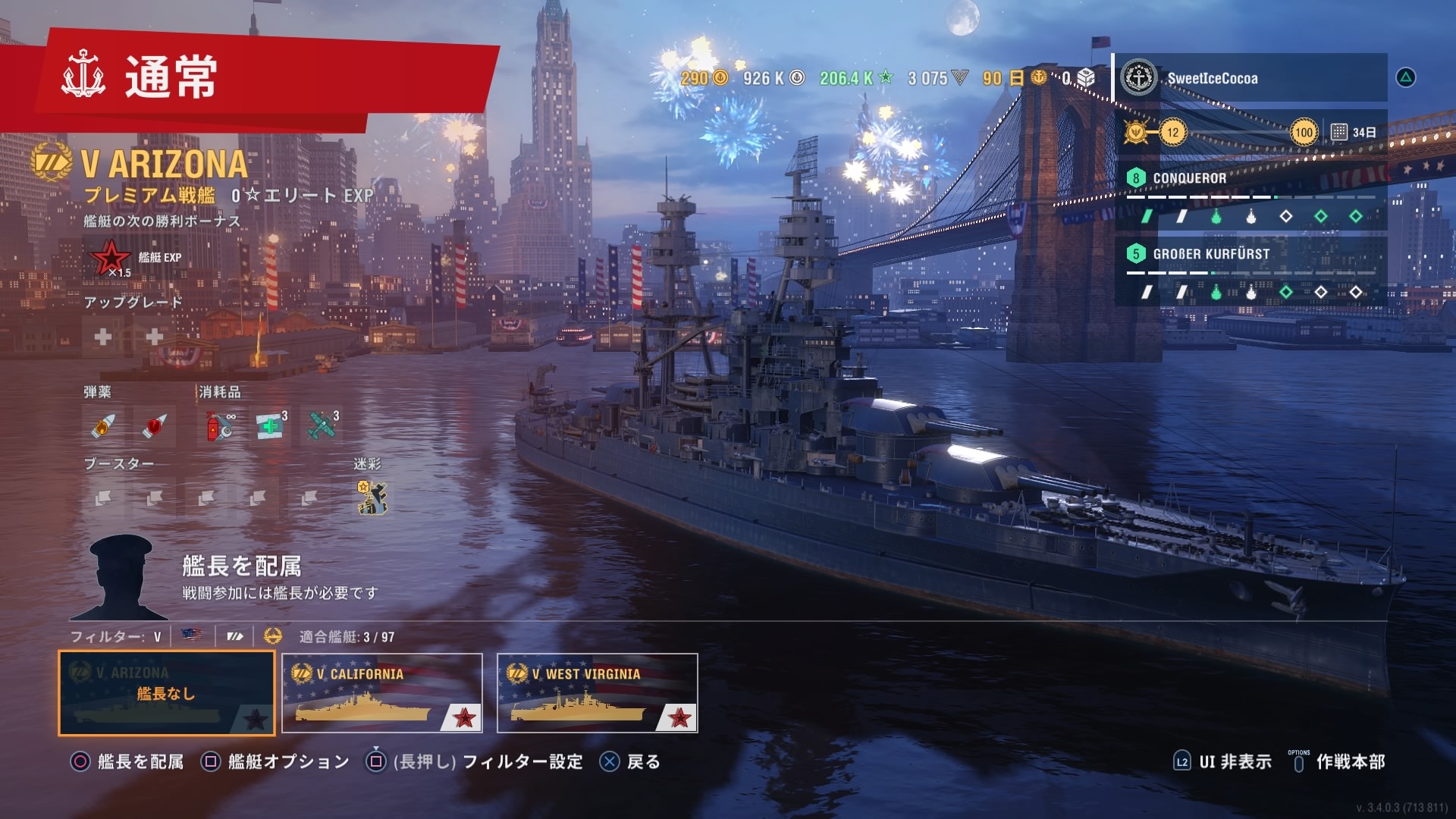Select the spotter plane consumable
The width and height of the screenshot is (1456, 819).
(322, 426)
